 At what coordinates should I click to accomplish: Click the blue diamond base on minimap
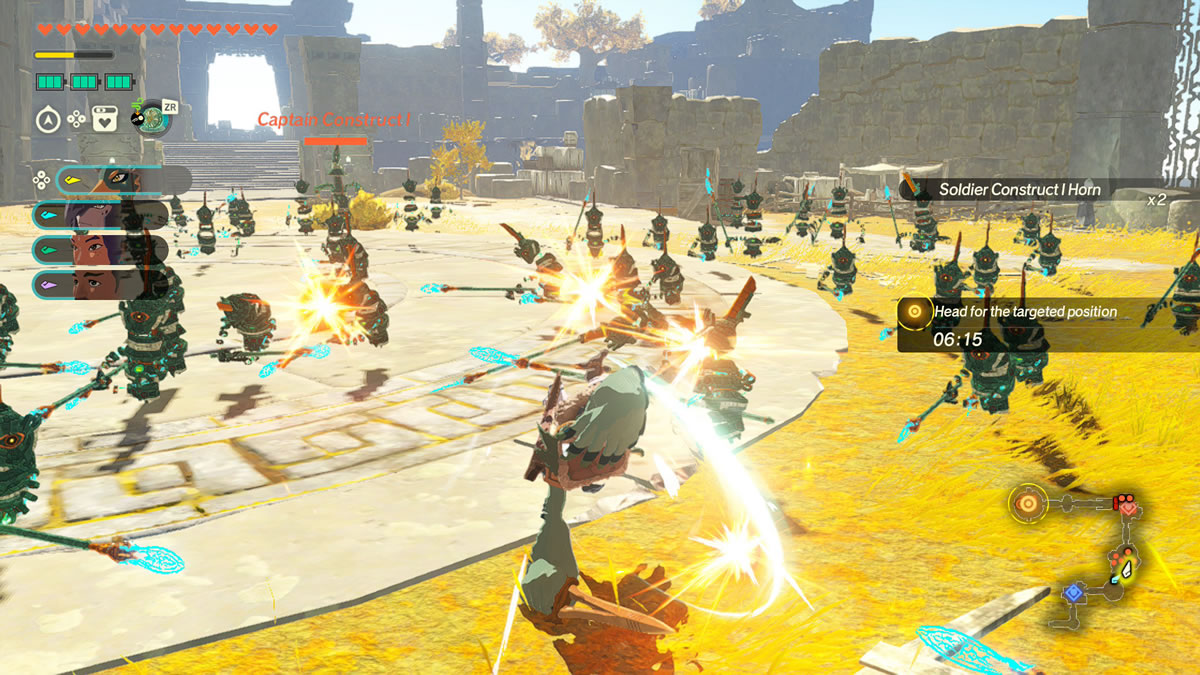1073,593
